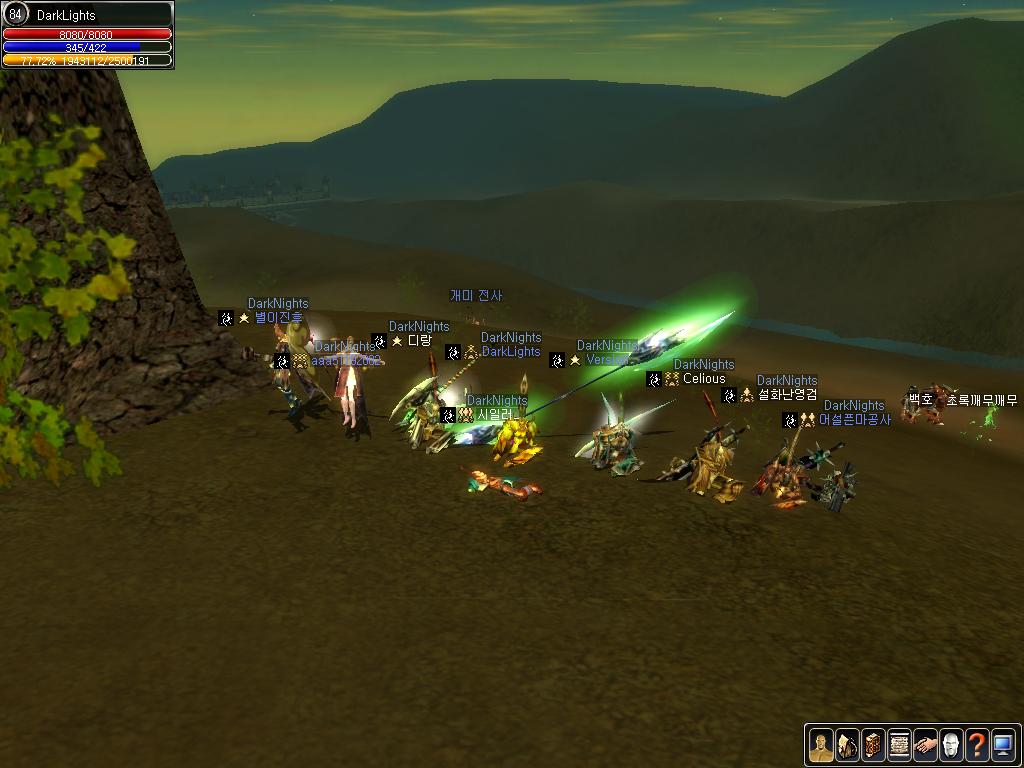
Task: Open the character portrait menu icon
Action: point(821,744)
